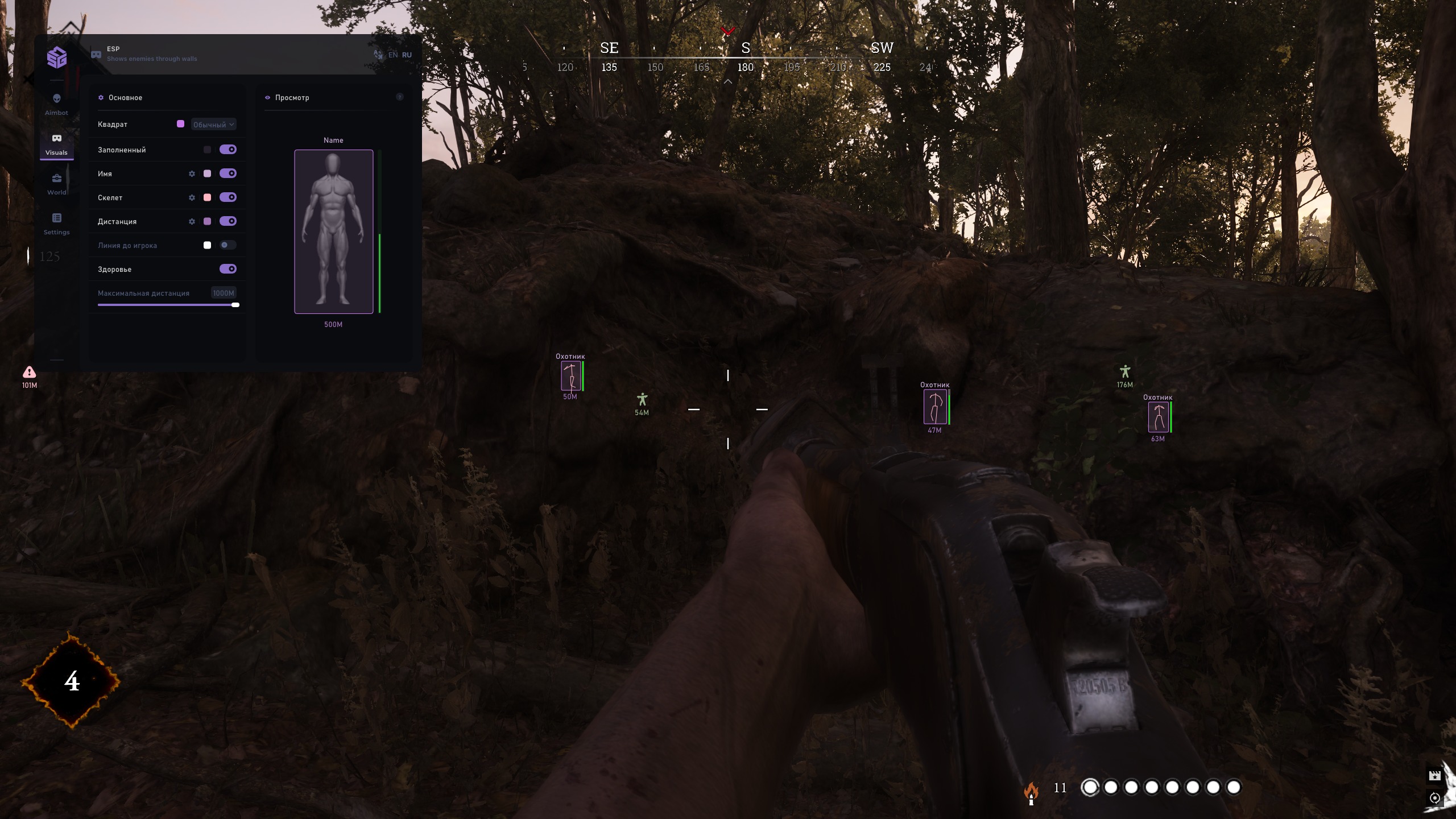Open Settings via the list icon
This screenshot has height=819, width=1456.
tap(56, 218)
